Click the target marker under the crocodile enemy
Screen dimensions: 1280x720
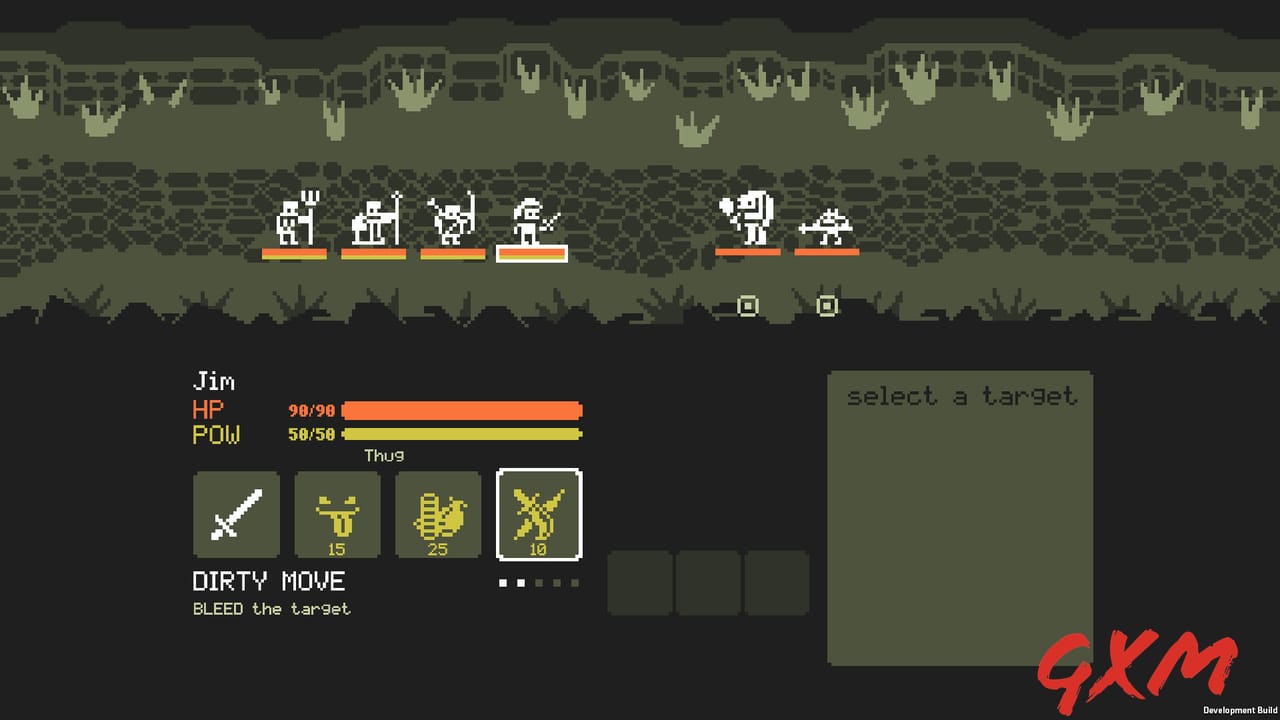827,306
